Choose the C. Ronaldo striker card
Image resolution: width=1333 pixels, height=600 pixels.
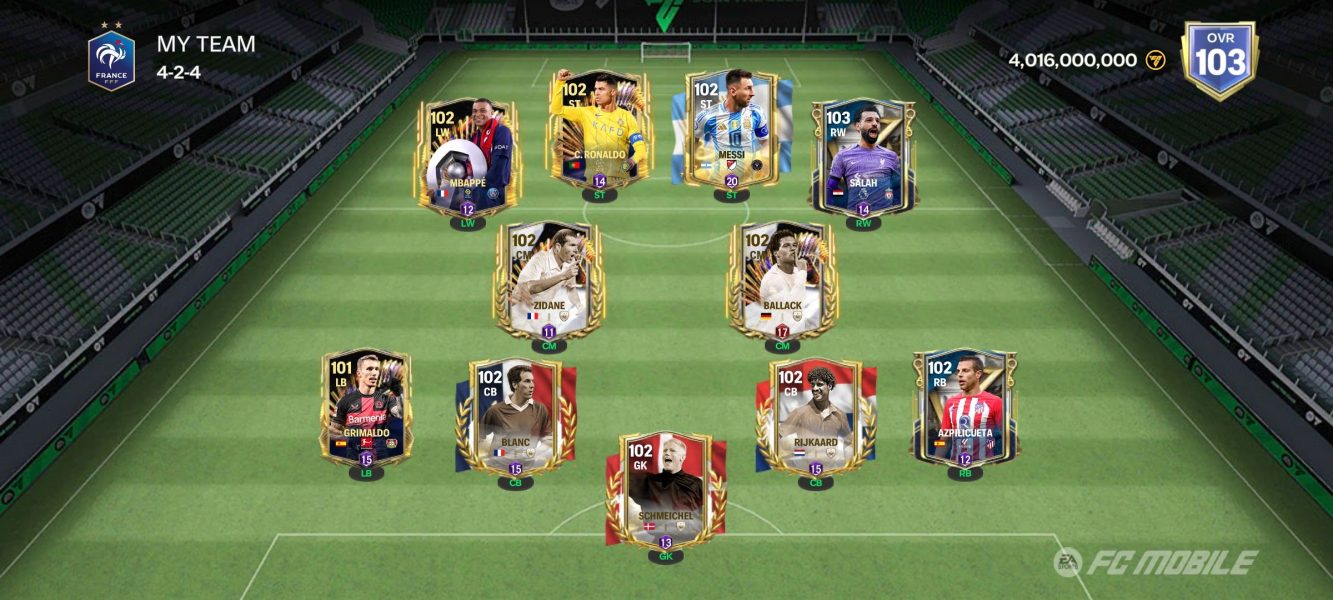pos(599,130)
